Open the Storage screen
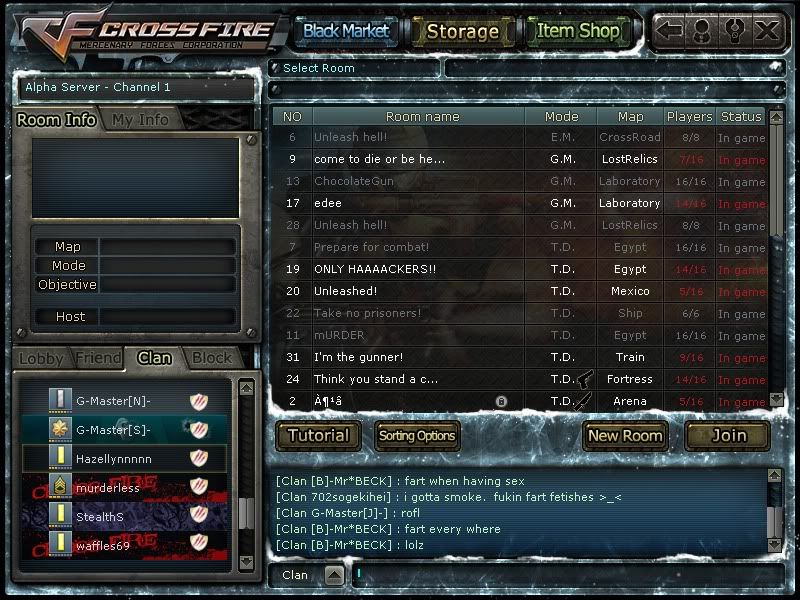This screenshot has width=800, height=600. coord(462,31)
